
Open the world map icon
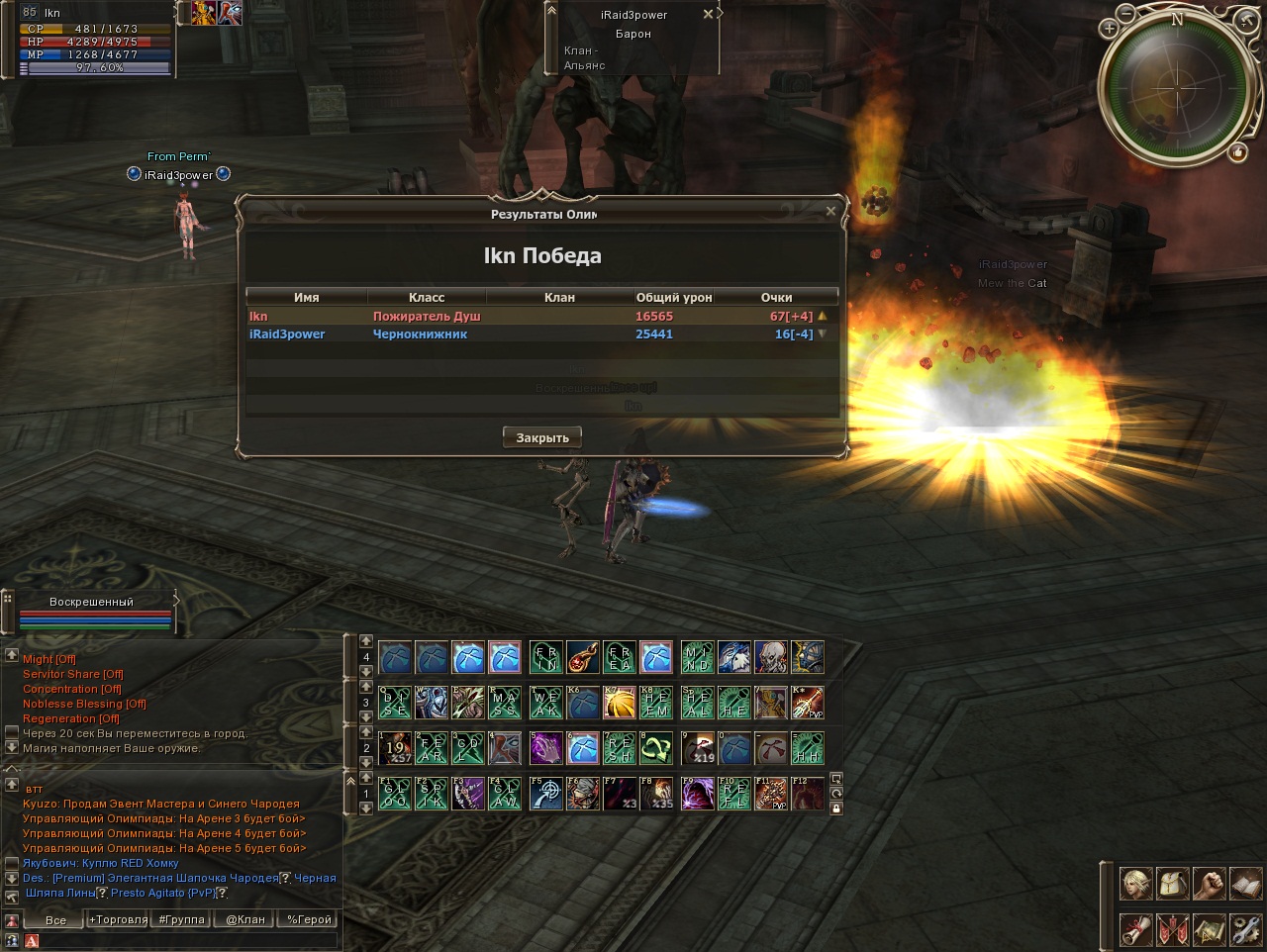click(1209, 929)
